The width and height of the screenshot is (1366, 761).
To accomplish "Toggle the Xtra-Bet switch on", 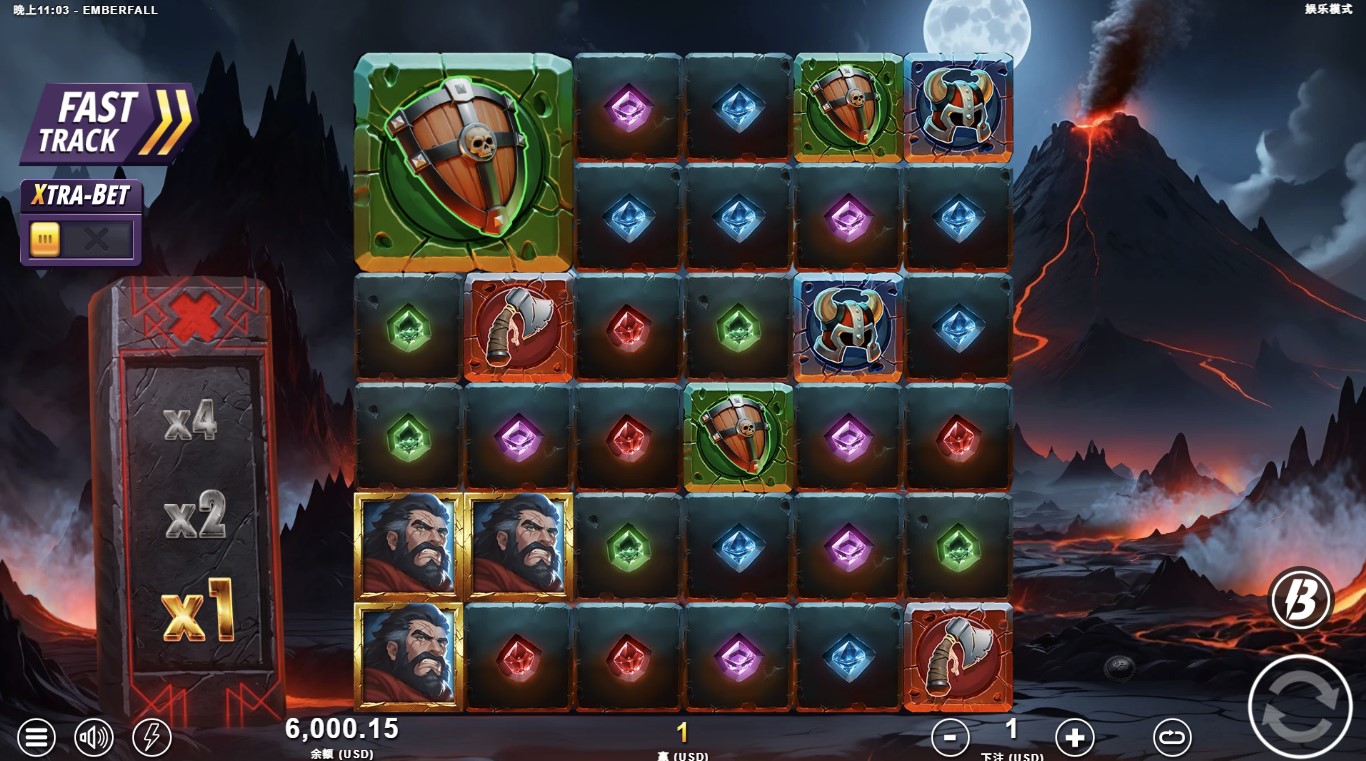I will point(80,237).
